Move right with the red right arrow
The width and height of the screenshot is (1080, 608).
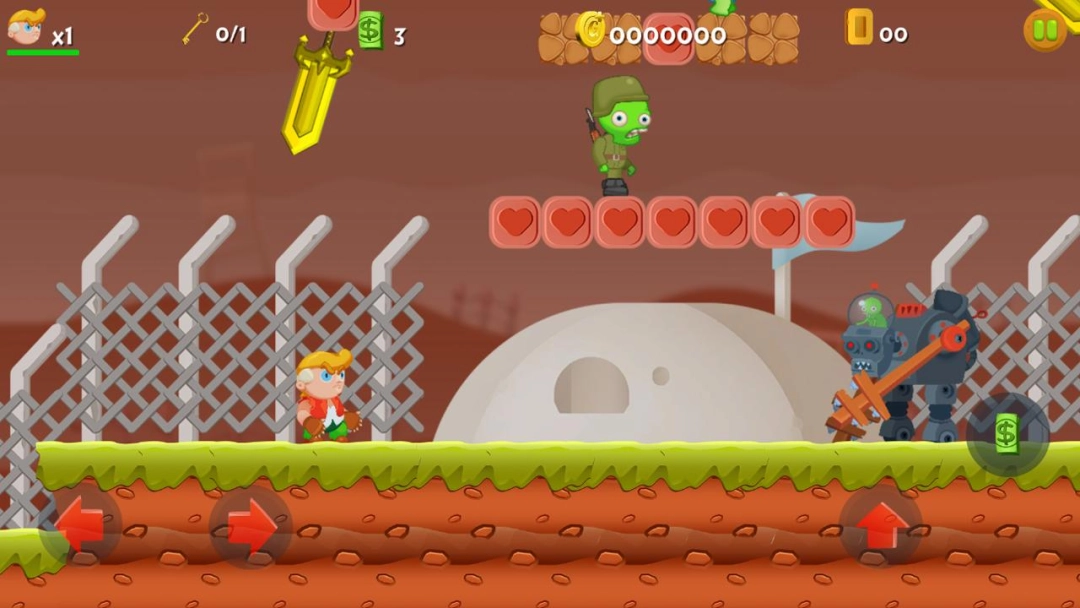[250, 526]
